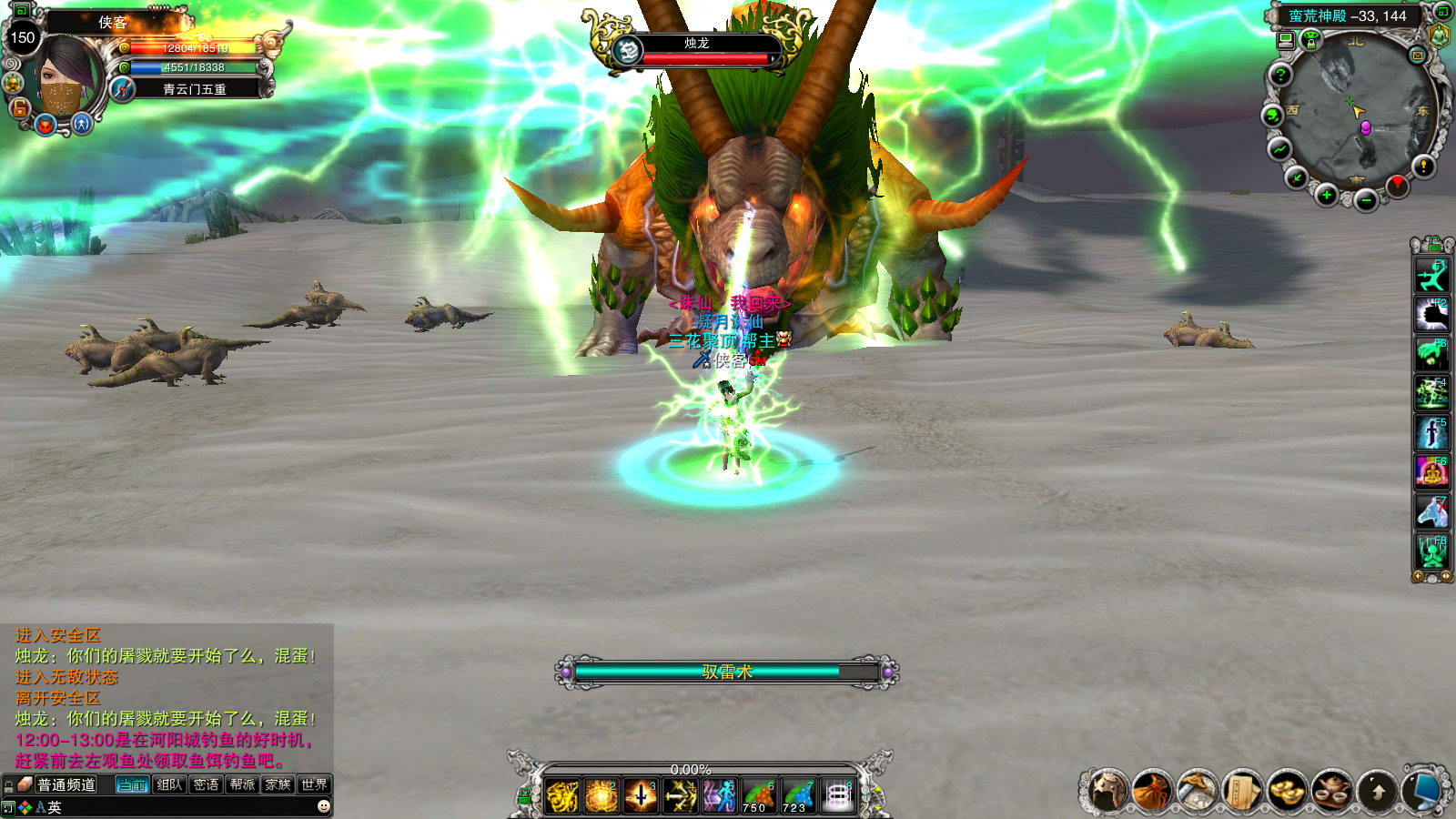
Task: Open the mail envelope by the minimap
Action: coord(1417,56)
